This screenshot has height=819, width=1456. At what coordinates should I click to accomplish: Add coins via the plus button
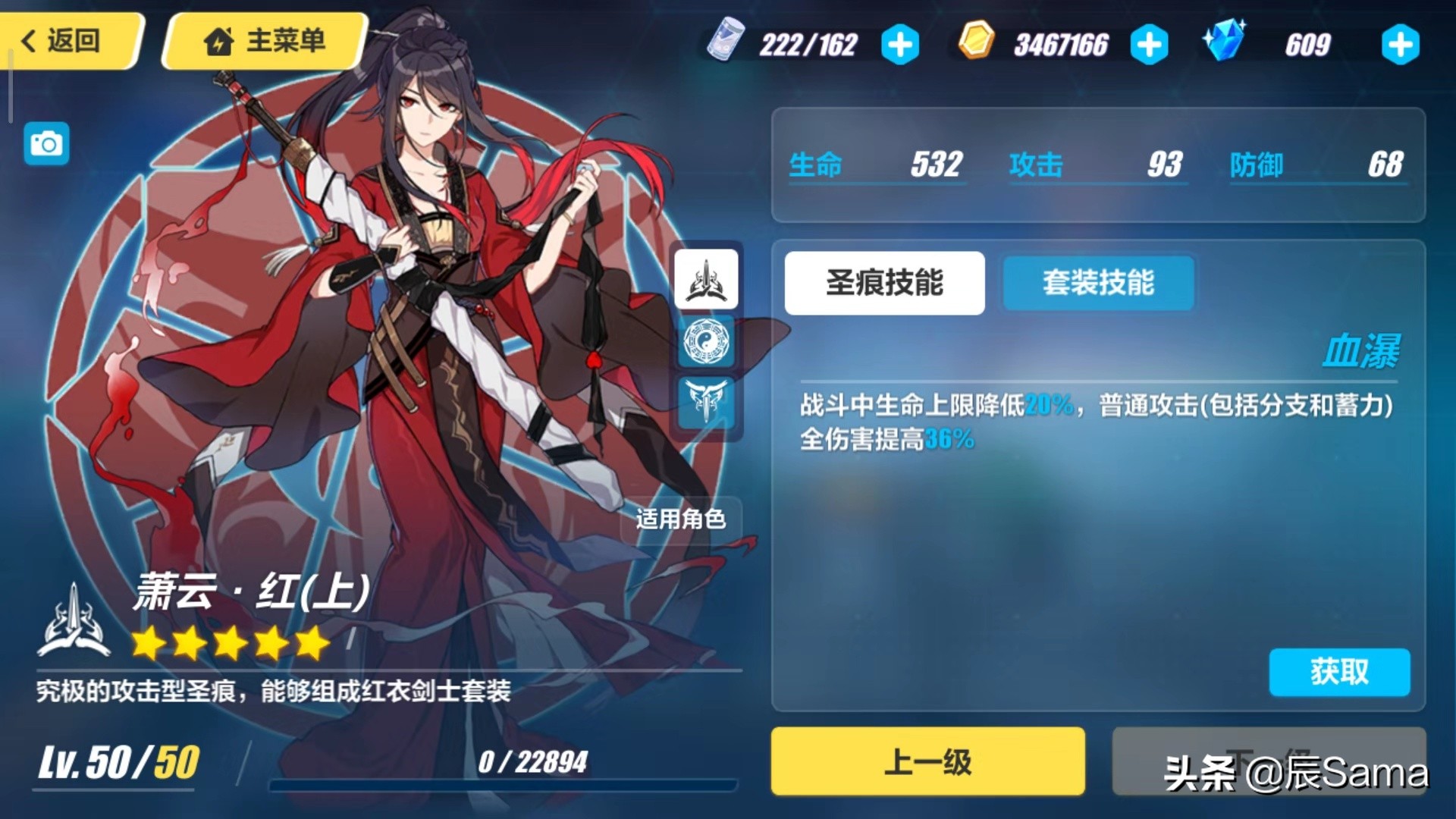1148,44
